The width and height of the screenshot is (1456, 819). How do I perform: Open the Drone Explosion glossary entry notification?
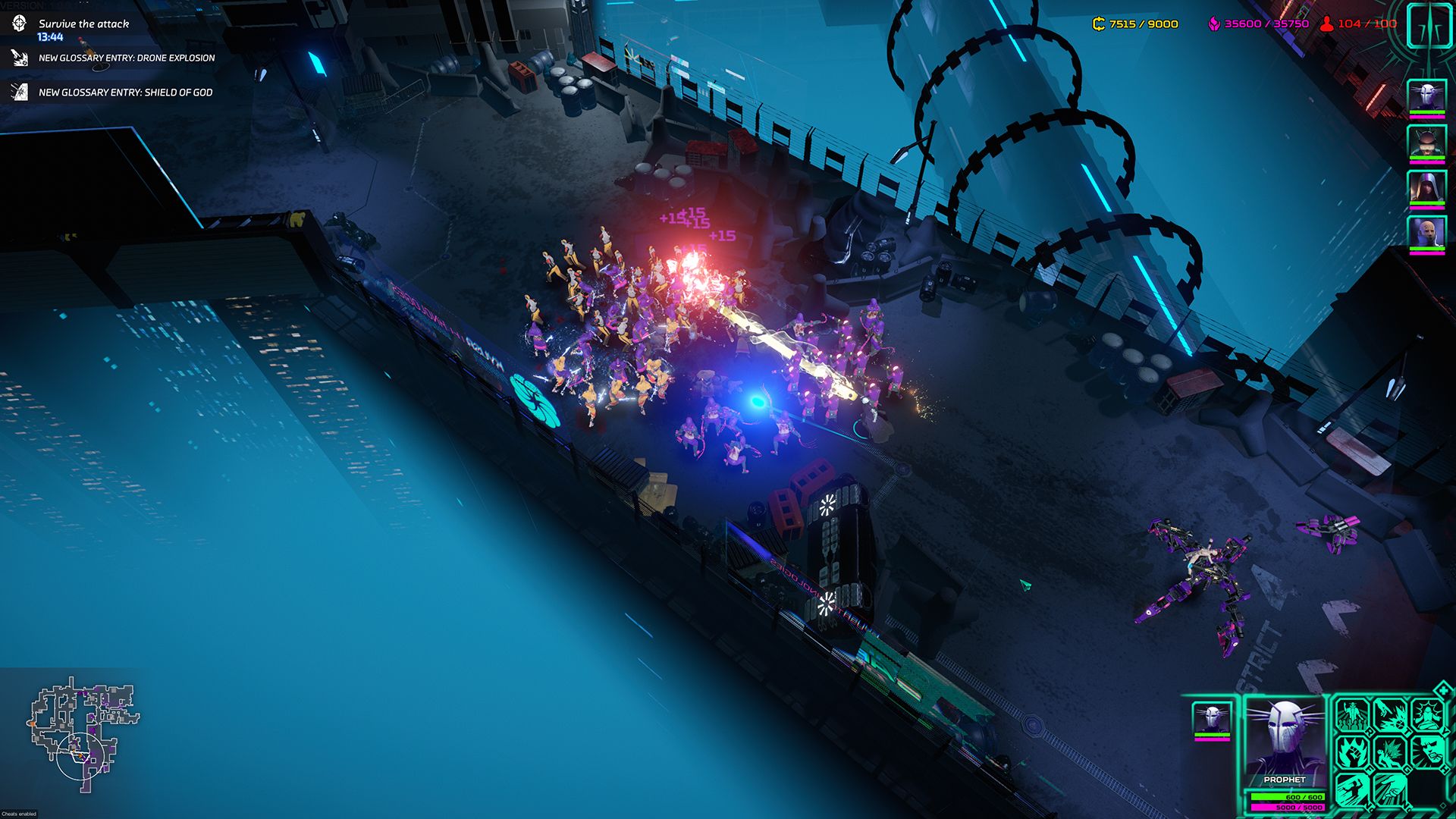click(126, 58)
